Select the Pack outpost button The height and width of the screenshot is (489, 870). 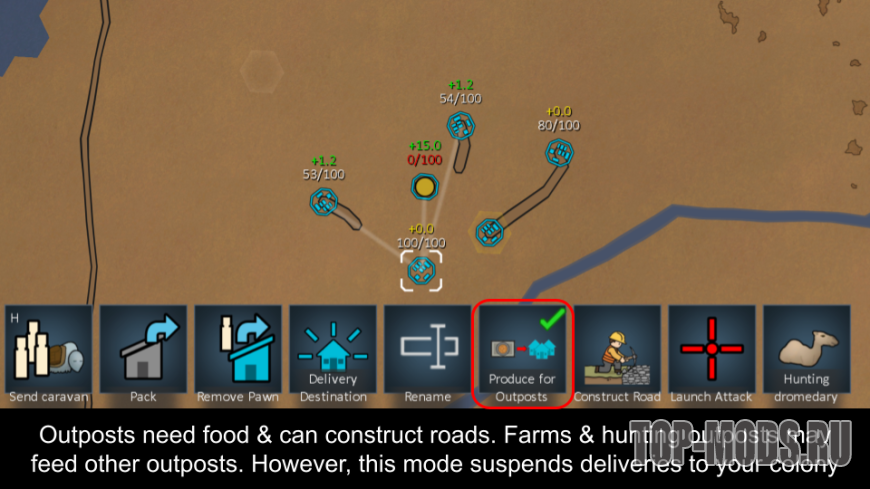[143, 355]
